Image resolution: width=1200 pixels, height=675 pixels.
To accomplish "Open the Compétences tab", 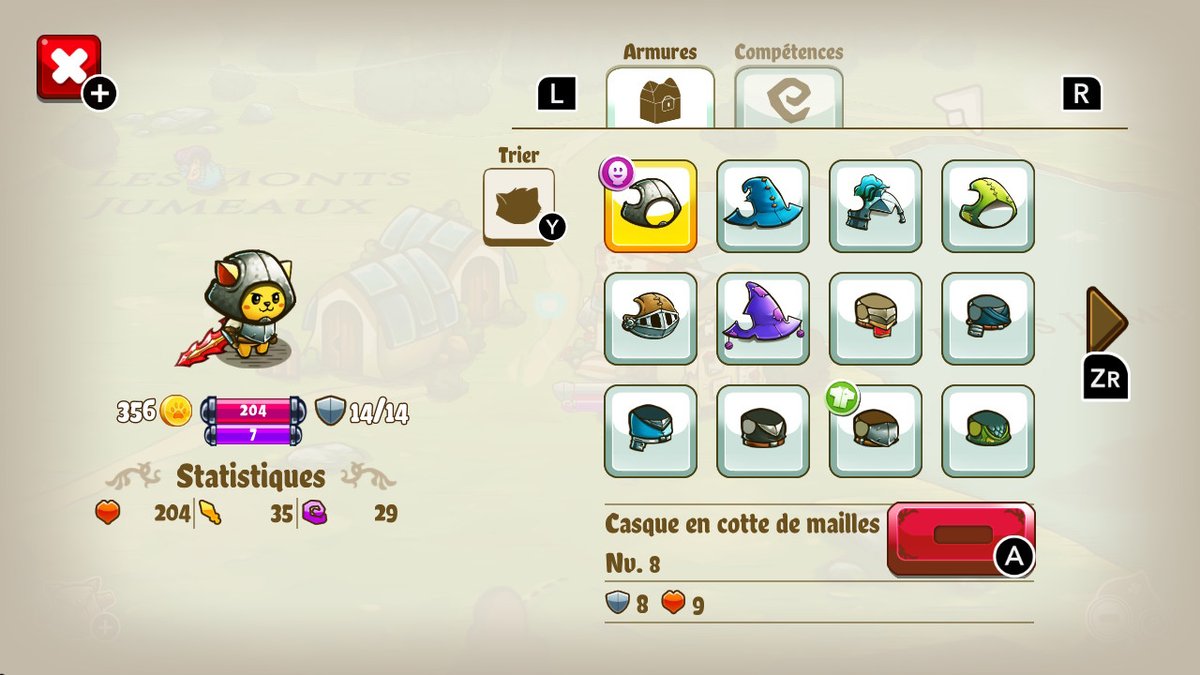I will (x=788, y=98).
